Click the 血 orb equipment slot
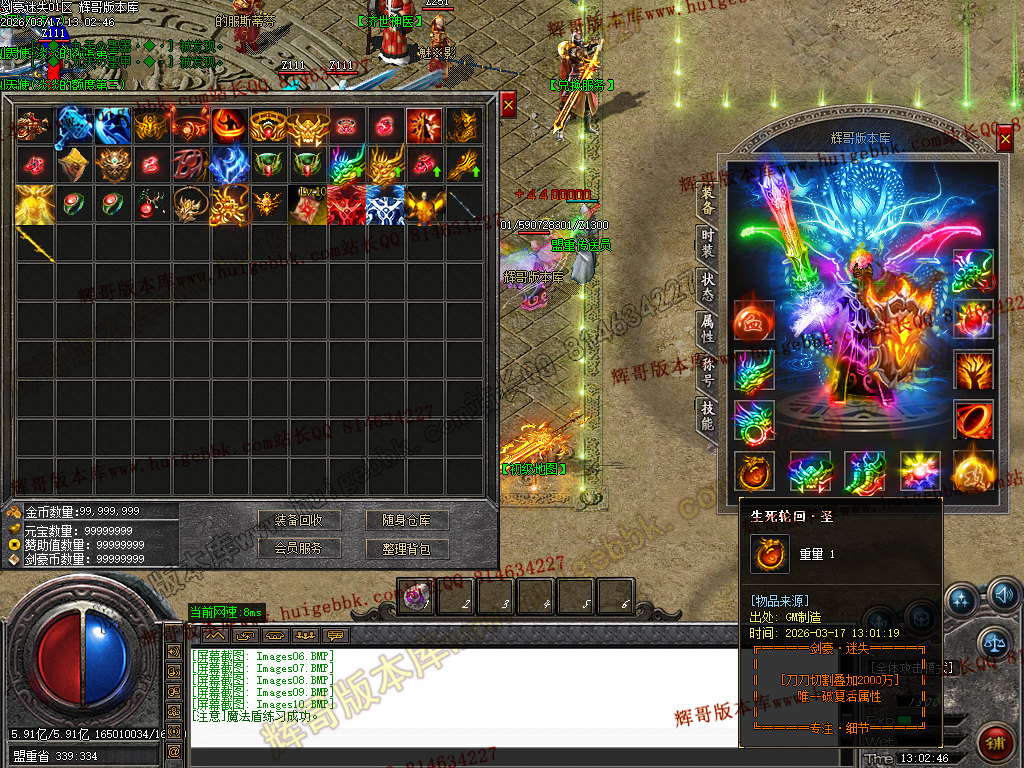The width and height of the screenshot is (1024, 768). tap(753, 319)
